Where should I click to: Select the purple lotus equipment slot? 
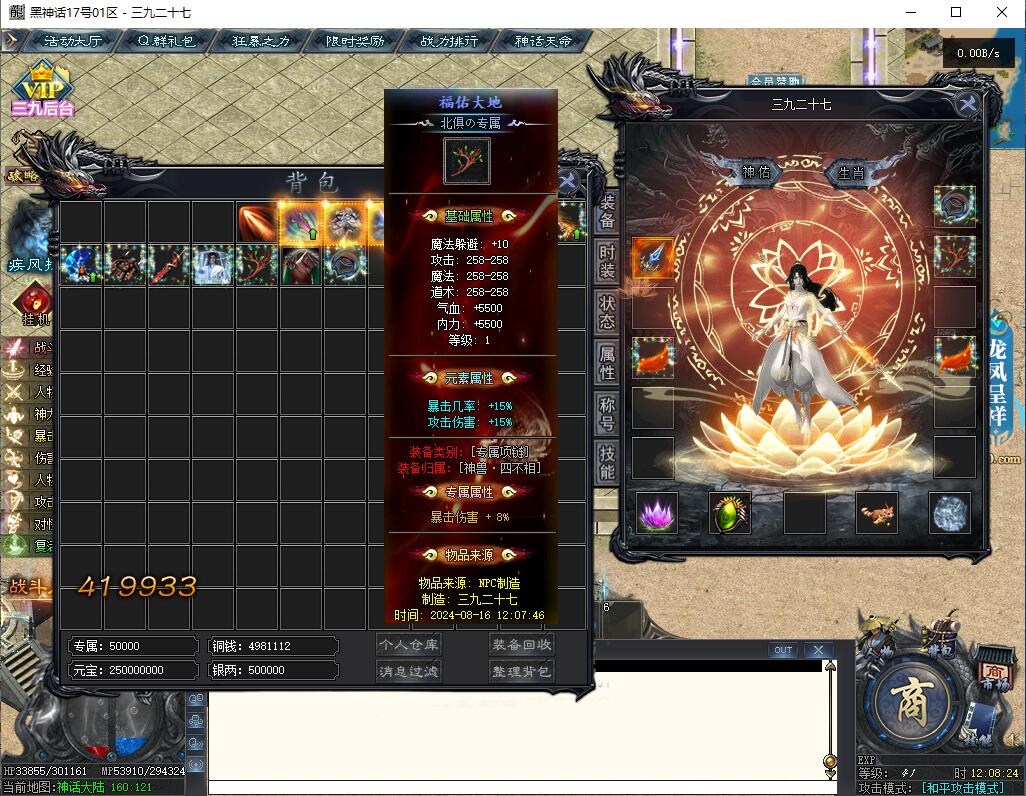point(657,513)
